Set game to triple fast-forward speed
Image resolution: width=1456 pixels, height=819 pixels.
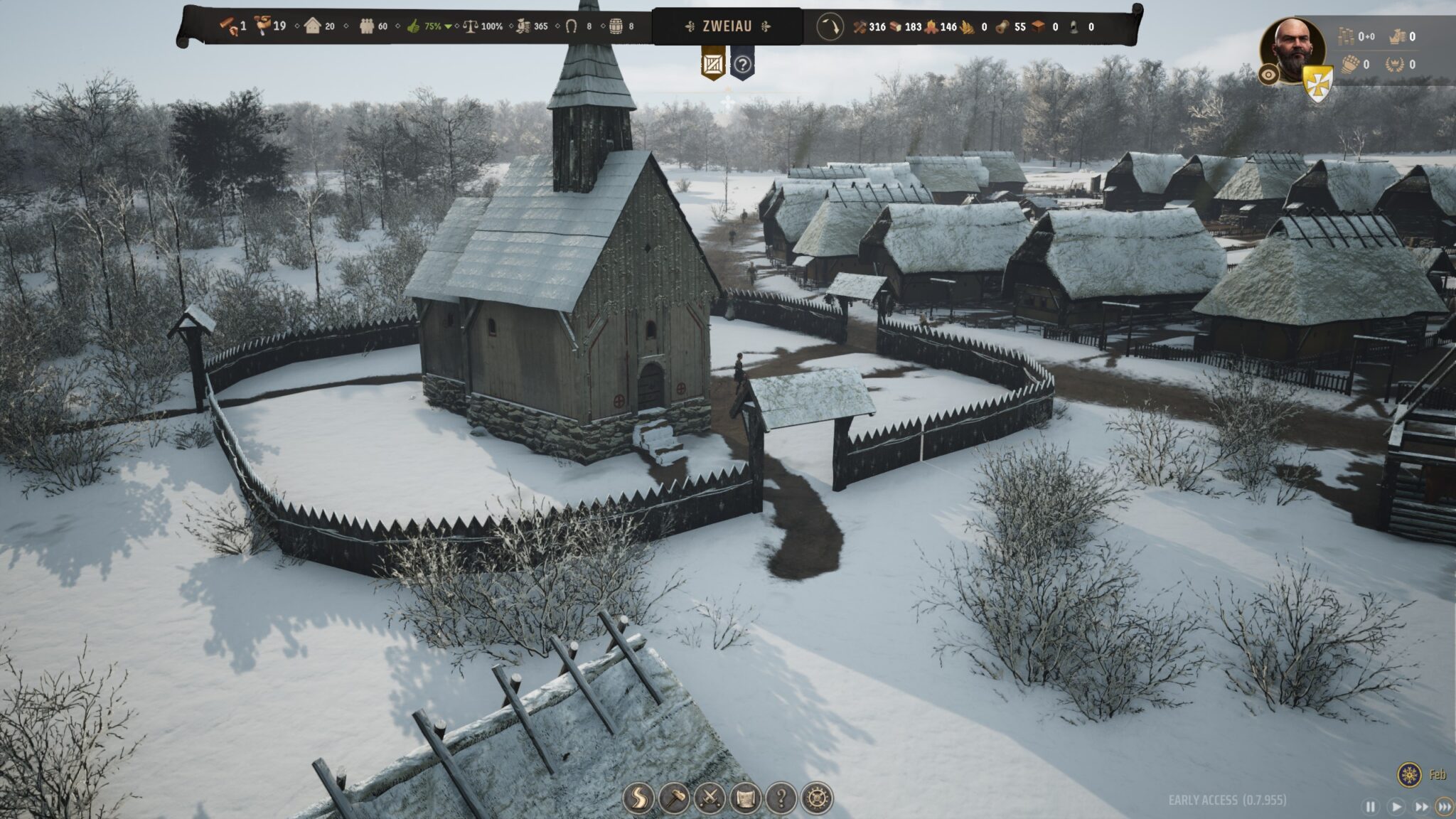[x=1445, y=806]
